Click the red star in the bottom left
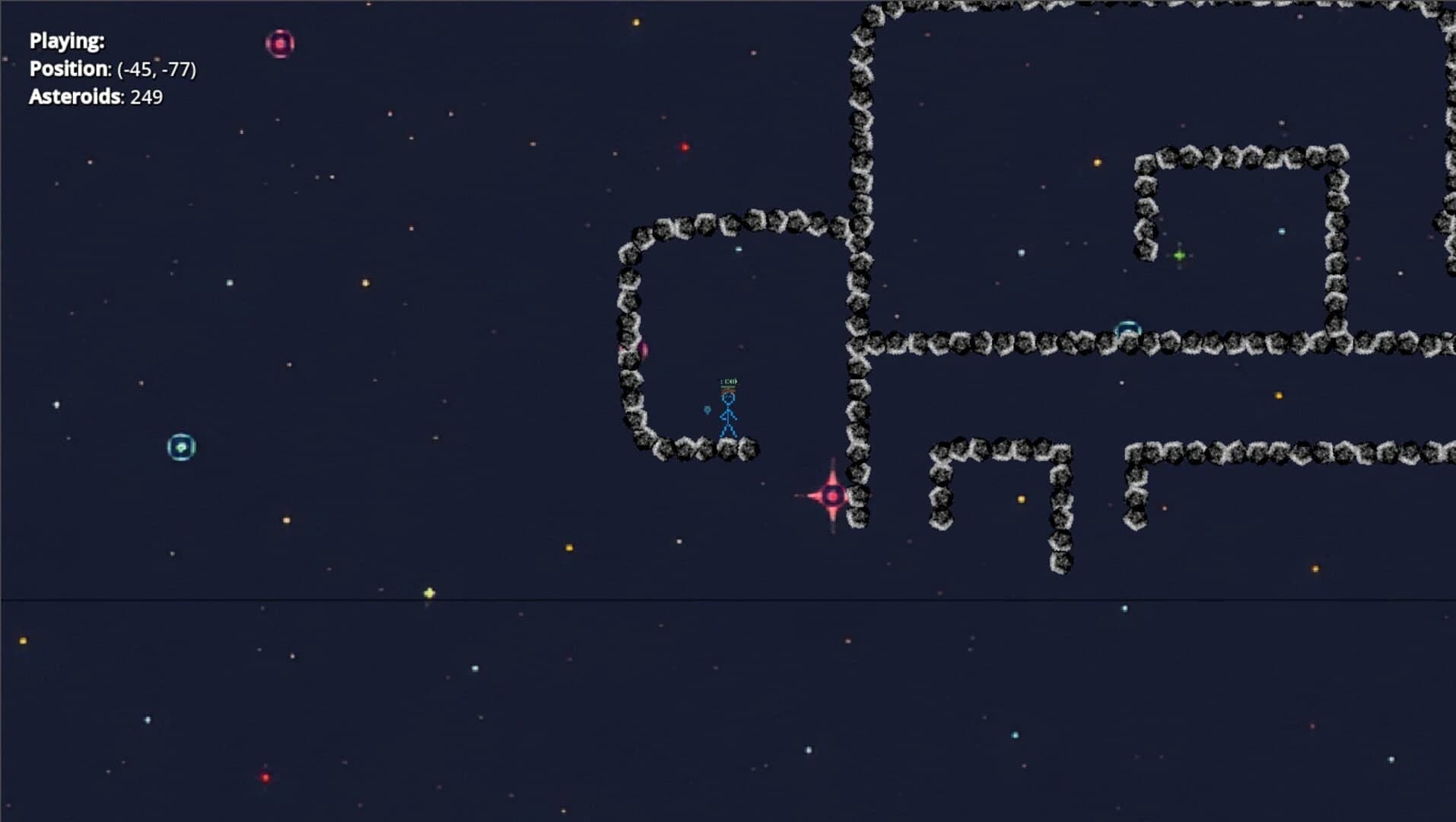Viewport: 1456px width, 822px height. pyautogui.click(x=264, y=776)
